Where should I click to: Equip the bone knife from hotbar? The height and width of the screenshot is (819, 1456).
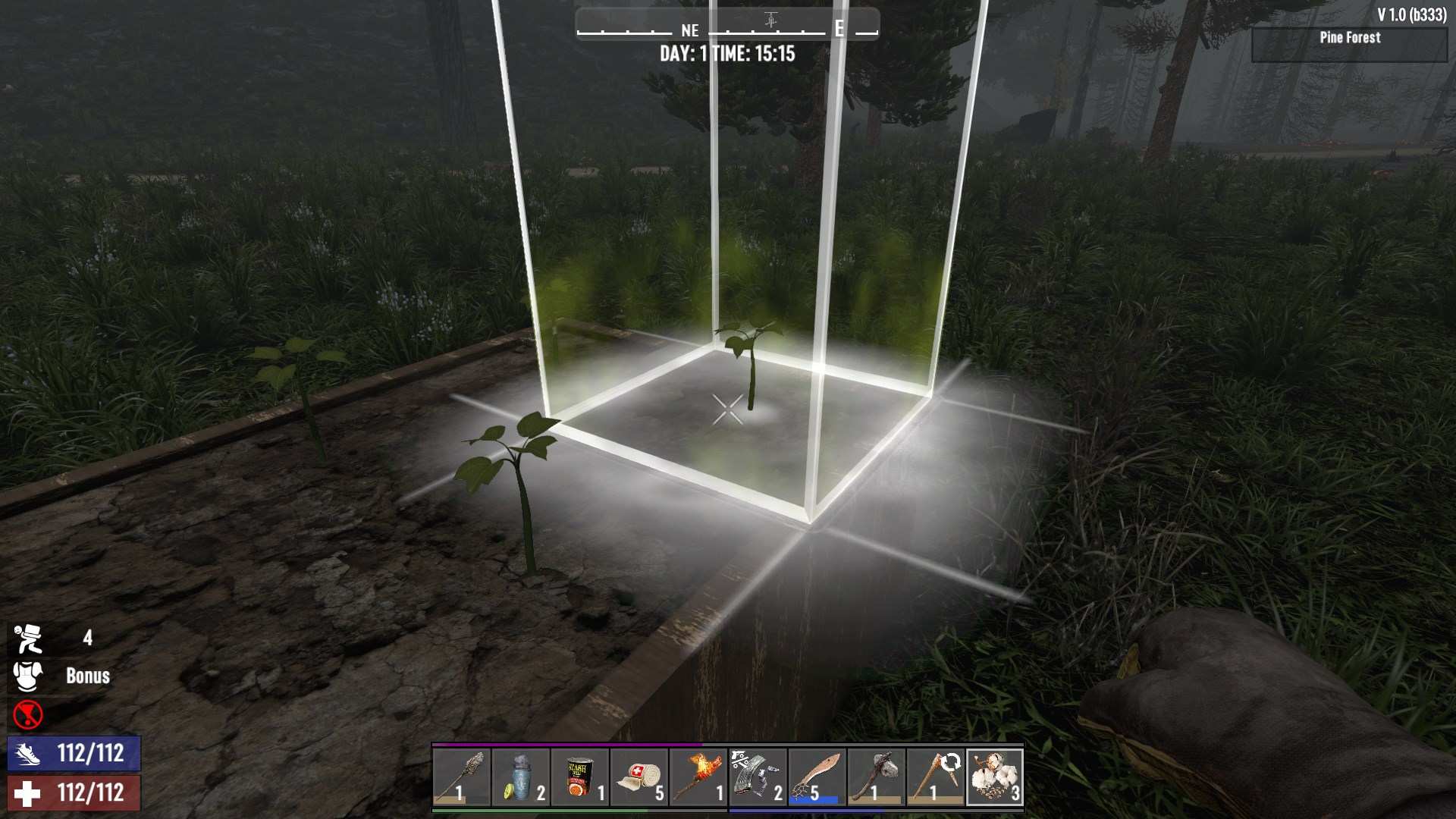(817, 777)
